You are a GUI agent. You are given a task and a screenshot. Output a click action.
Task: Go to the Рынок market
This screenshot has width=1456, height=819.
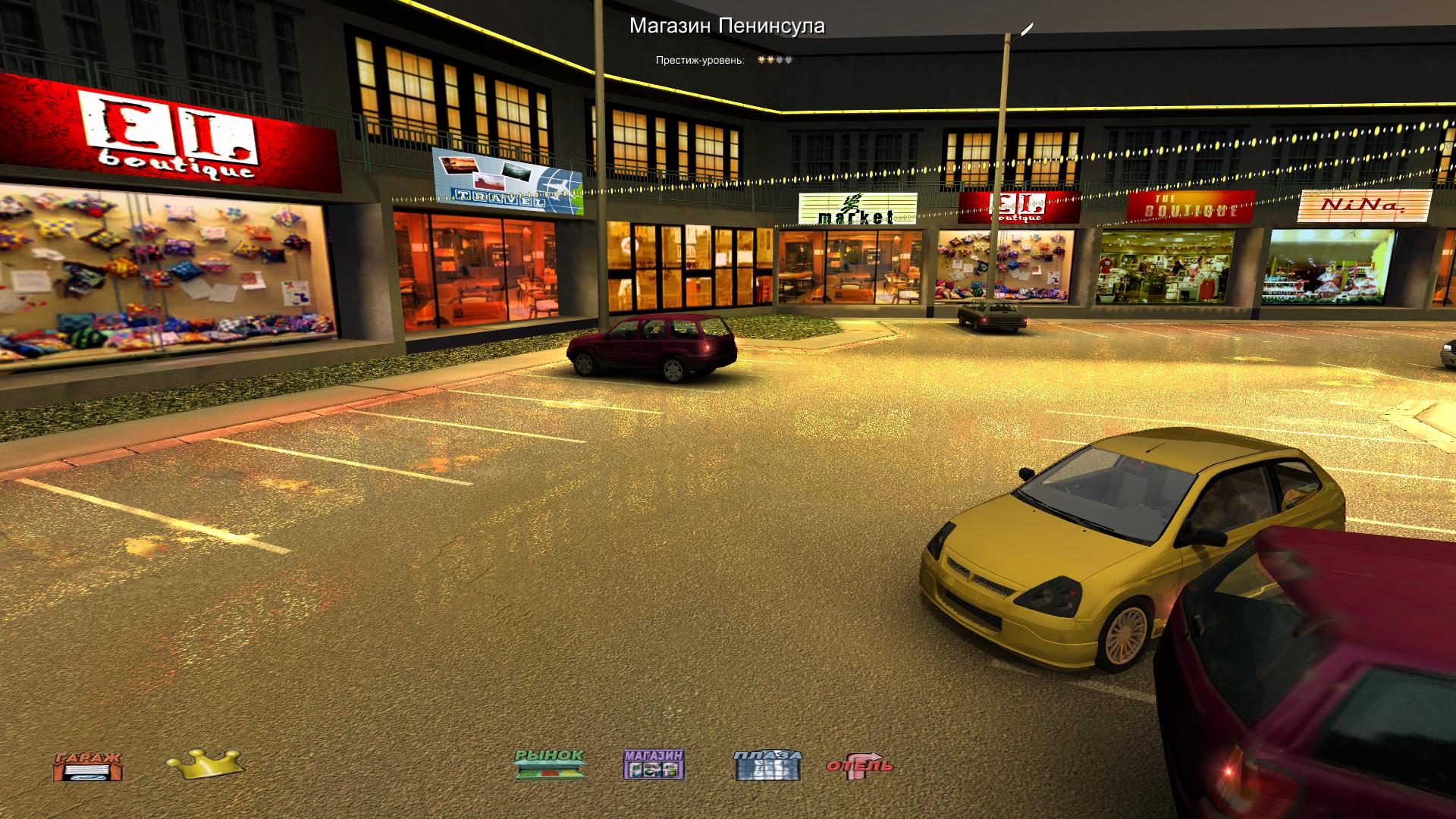coord(549,764)
